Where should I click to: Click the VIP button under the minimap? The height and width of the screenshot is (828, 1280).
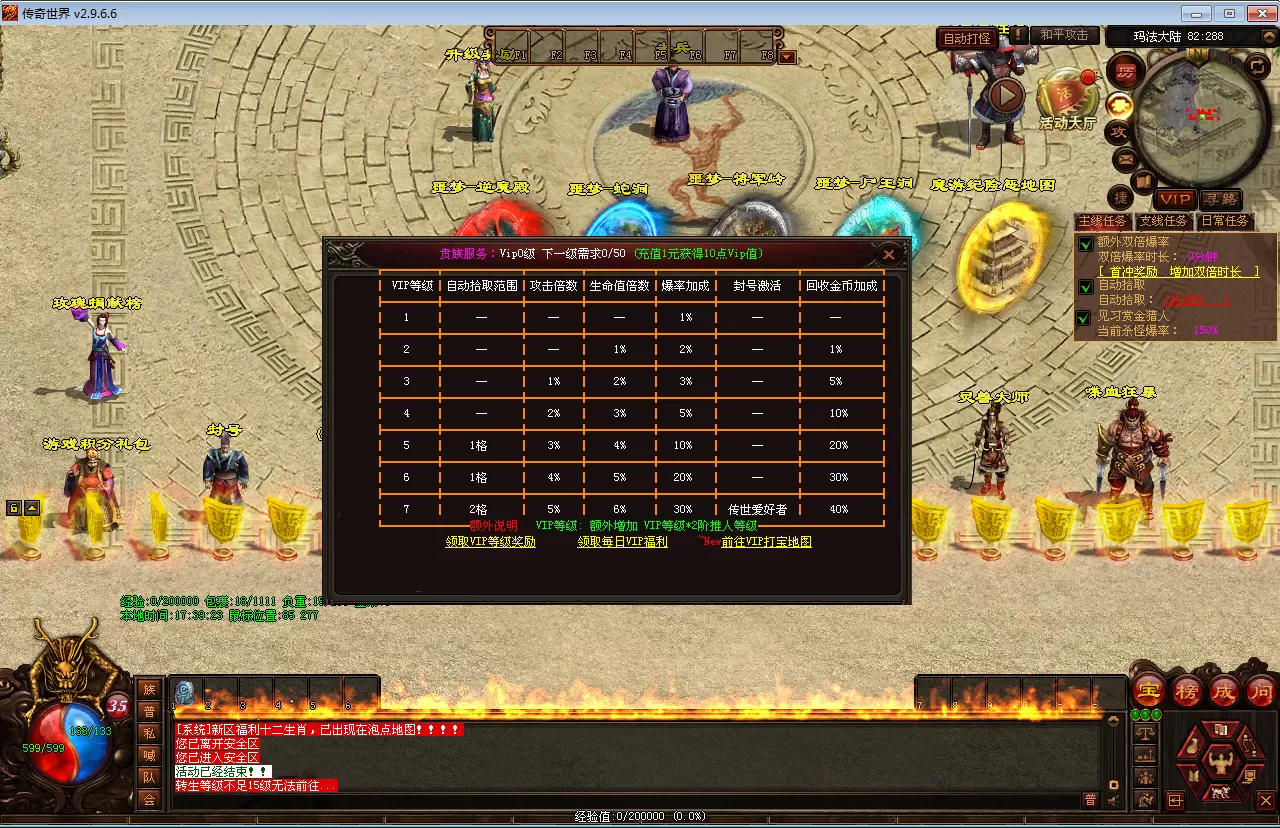tap(1176, 200)
